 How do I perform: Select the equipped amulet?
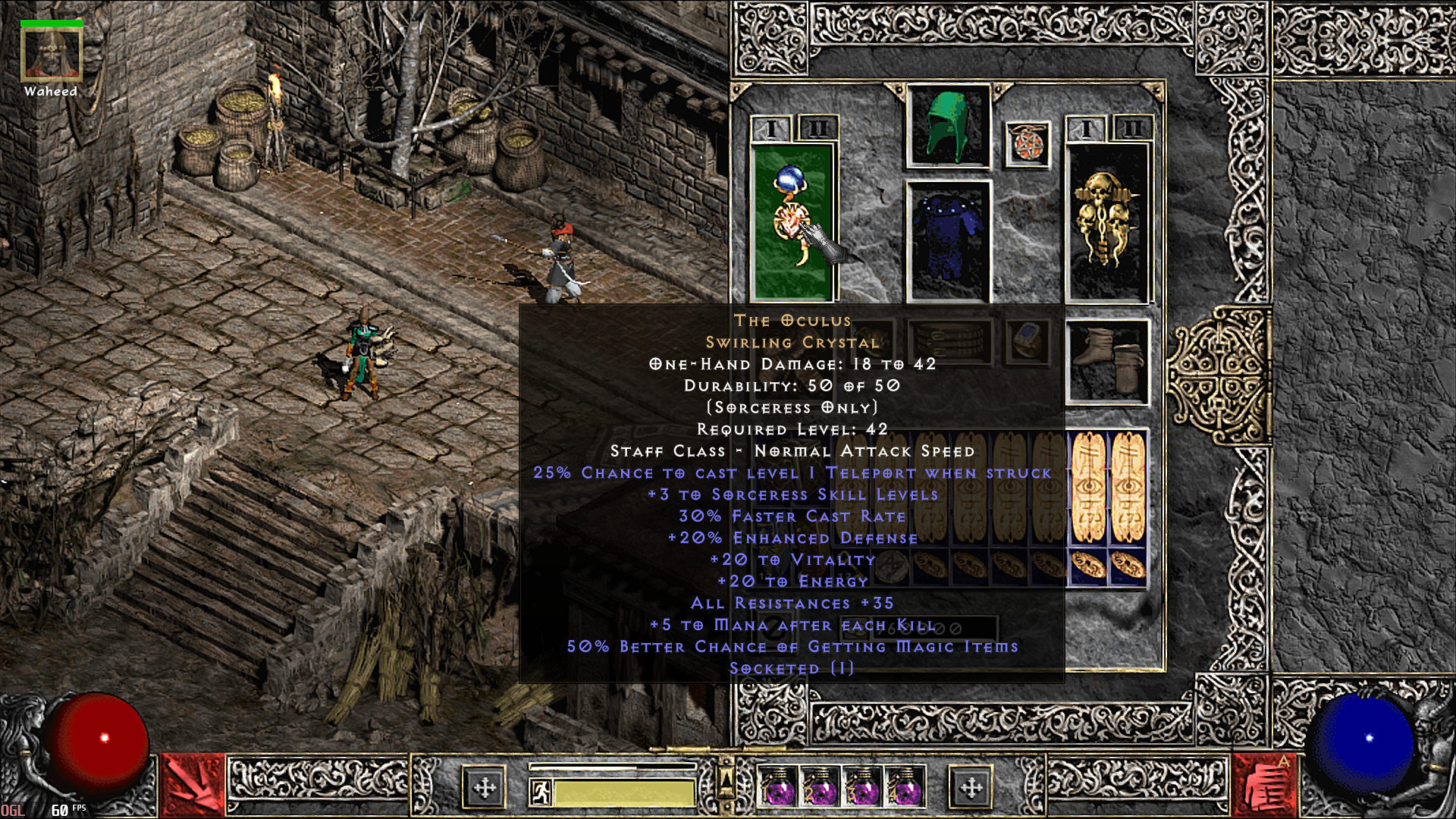coord(1028,143)
